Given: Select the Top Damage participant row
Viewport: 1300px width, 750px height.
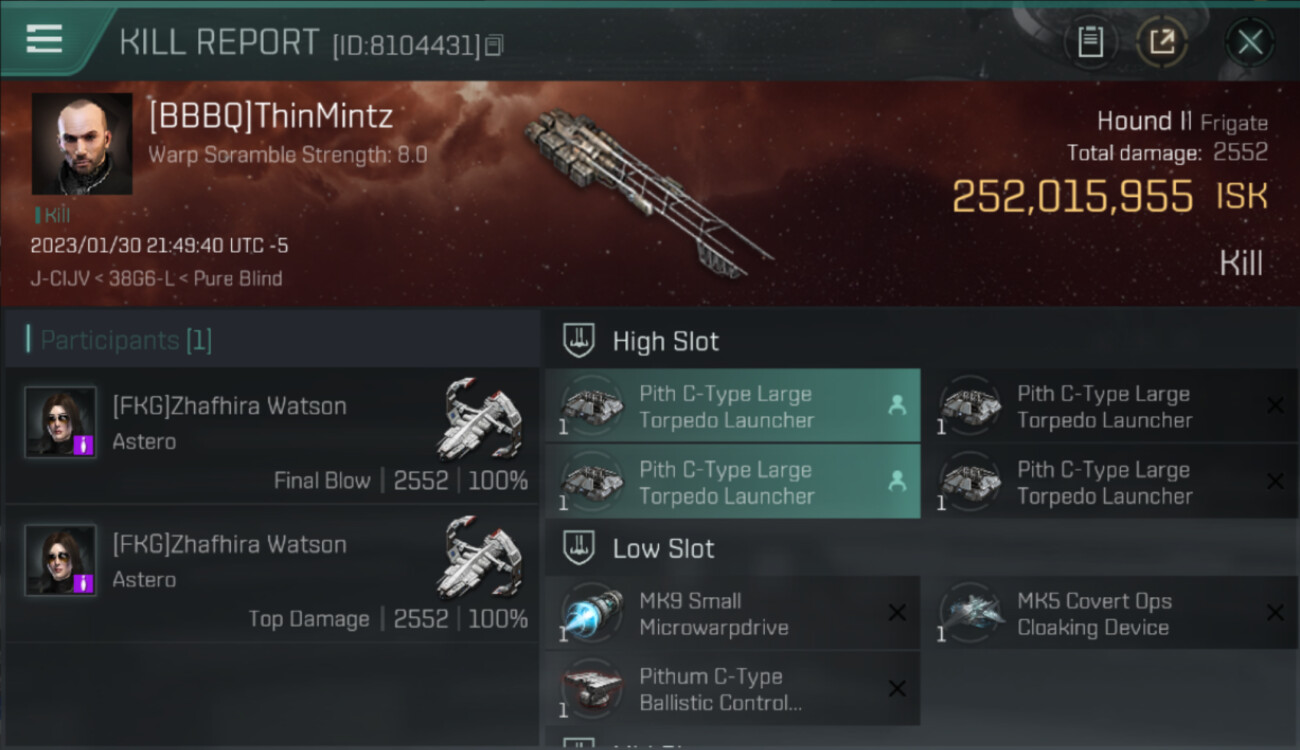Looking at the screenshot, I should (x=272, y=573).
